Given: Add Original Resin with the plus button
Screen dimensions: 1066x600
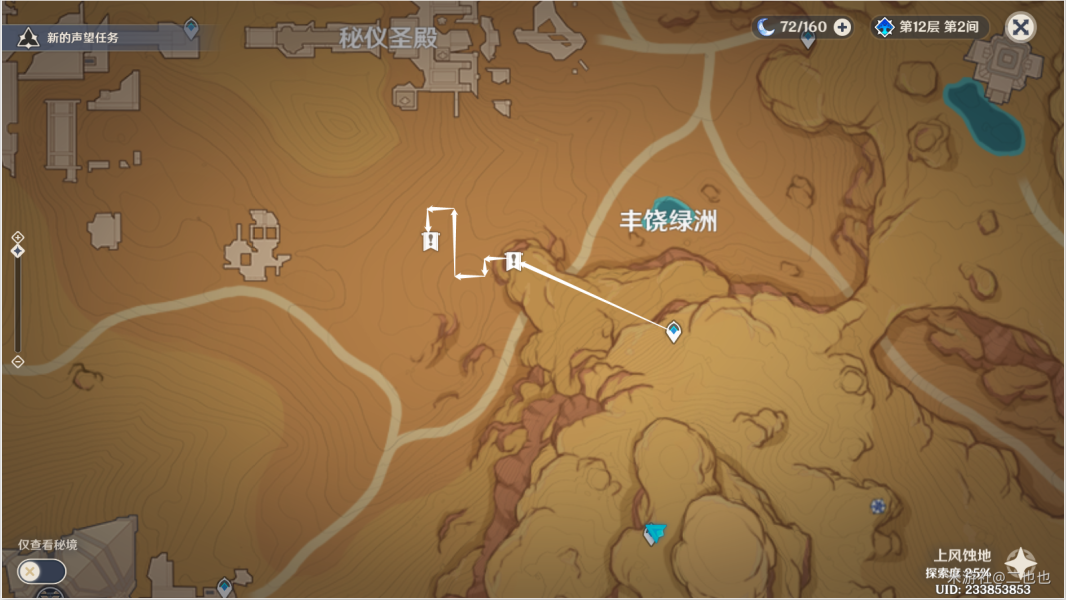Looking at the screenshot, I should [842, 27].
